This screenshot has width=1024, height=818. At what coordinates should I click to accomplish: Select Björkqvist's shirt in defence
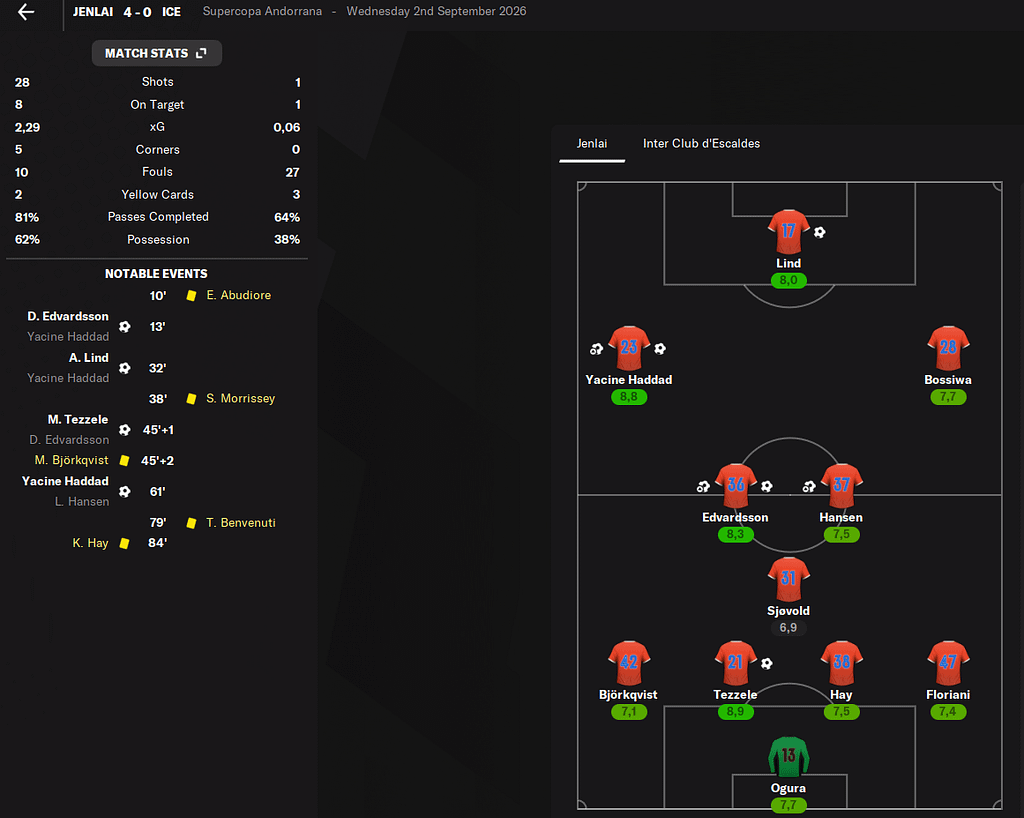tap(629, 663)
